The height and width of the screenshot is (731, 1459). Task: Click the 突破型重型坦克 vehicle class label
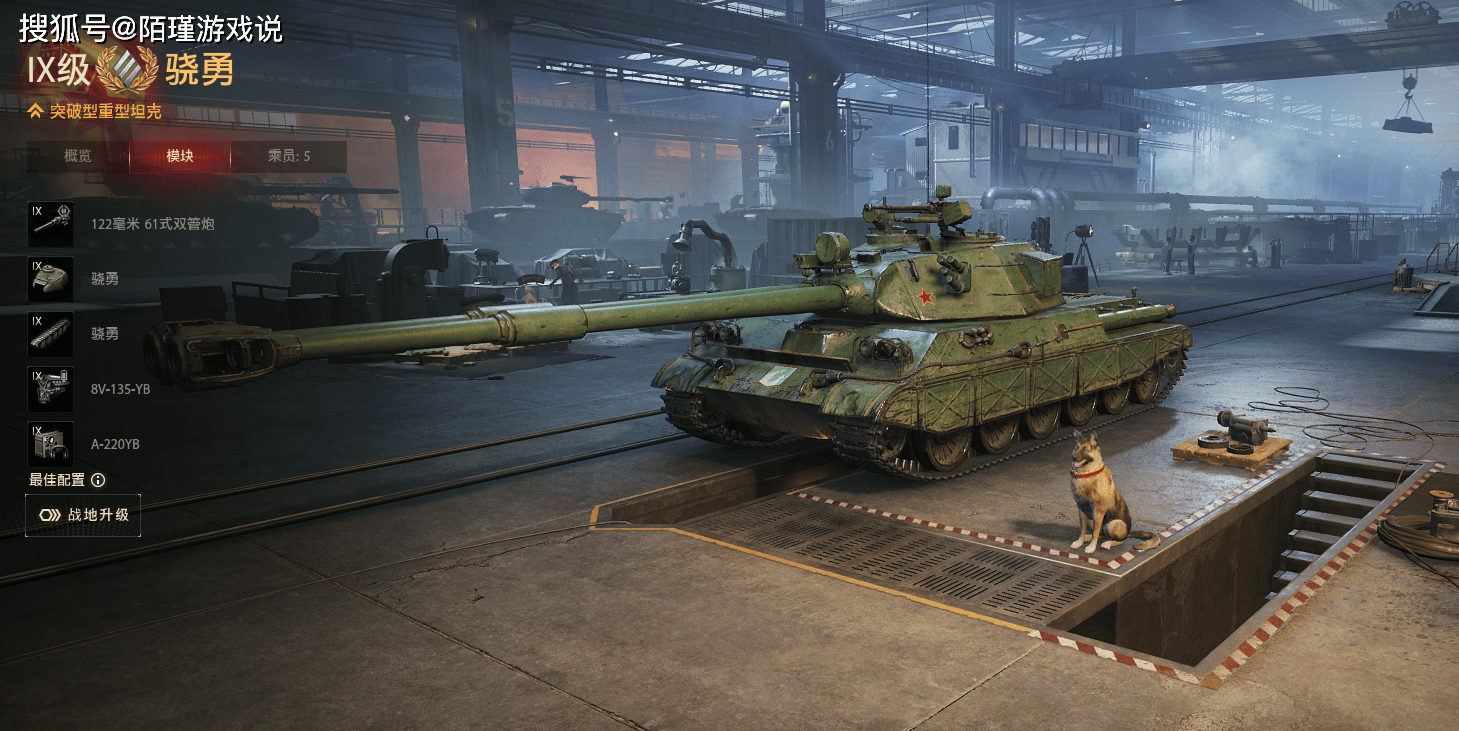click(105, 111)
